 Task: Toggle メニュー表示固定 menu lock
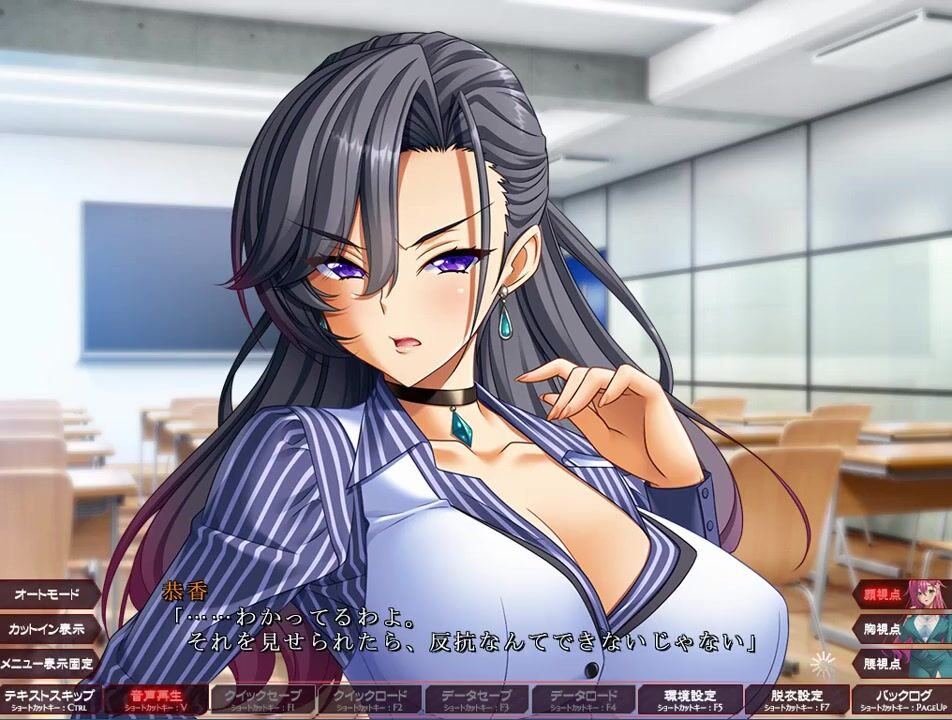pyautogui.click(x=47, y=663)
